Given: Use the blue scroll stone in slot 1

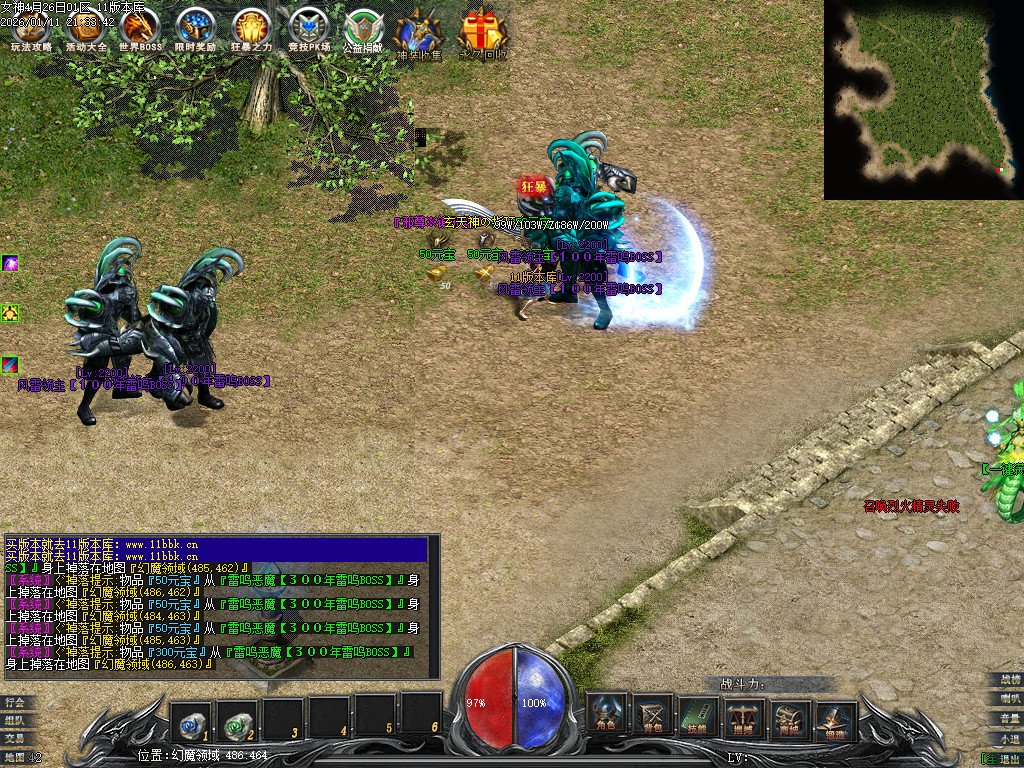Looking at the screenshot, I should pos(191,716).
